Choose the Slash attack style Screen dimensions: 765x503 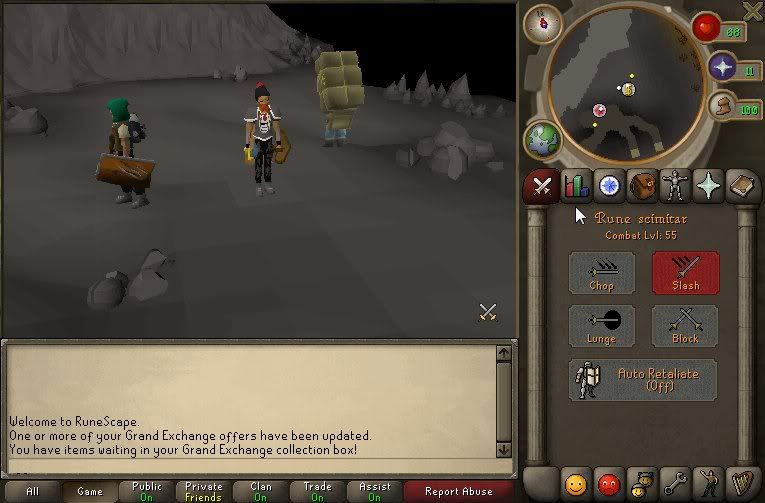[x=685, y=272]
